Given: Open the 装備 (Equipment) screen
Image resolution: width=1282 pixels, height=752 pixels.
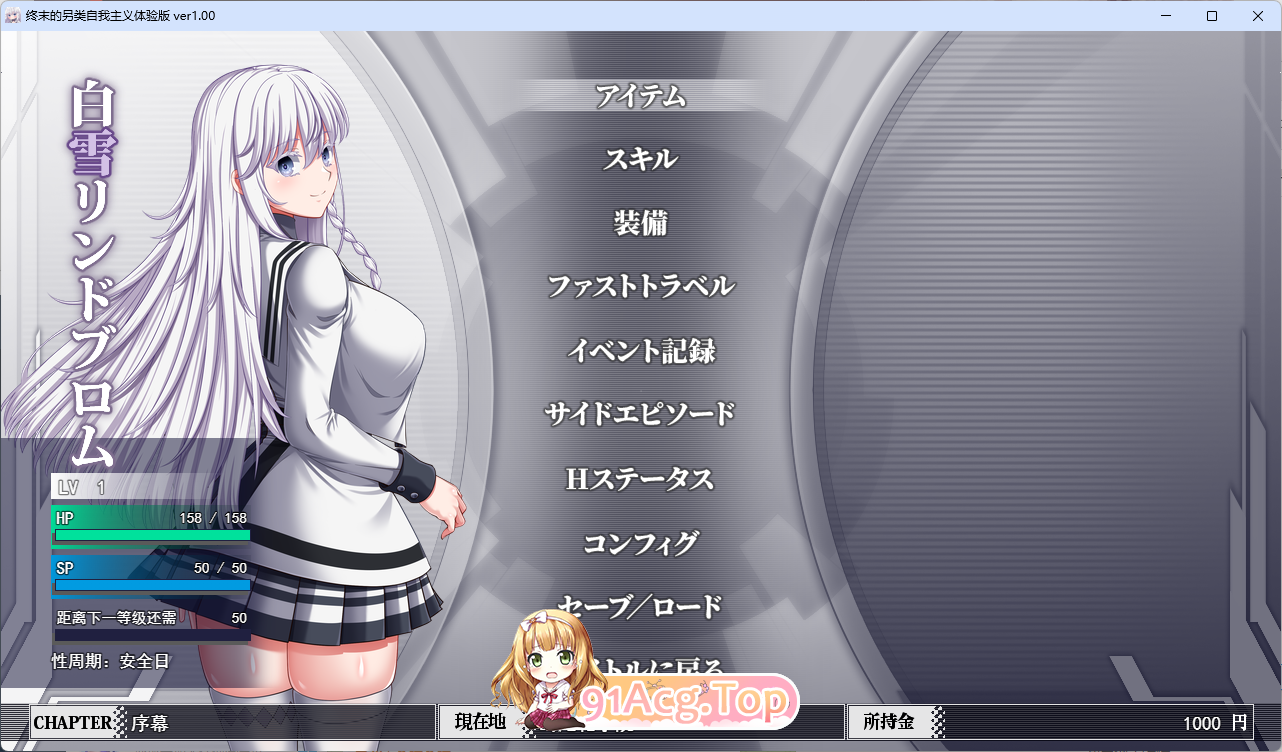Looking at the screenshot, I should point(640,223).
